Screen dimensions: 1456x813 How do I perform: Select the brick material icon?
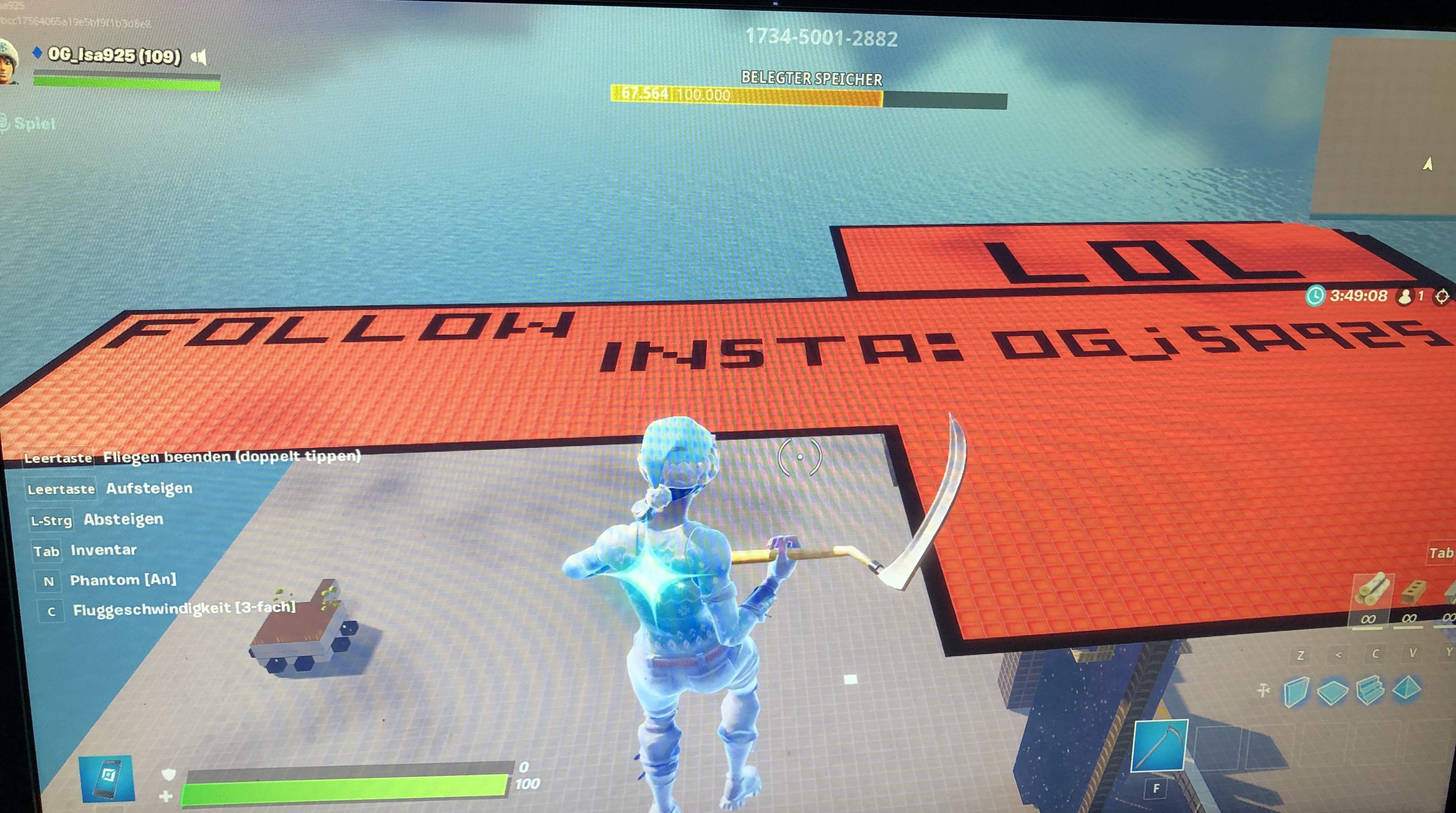coord(1415,591)
